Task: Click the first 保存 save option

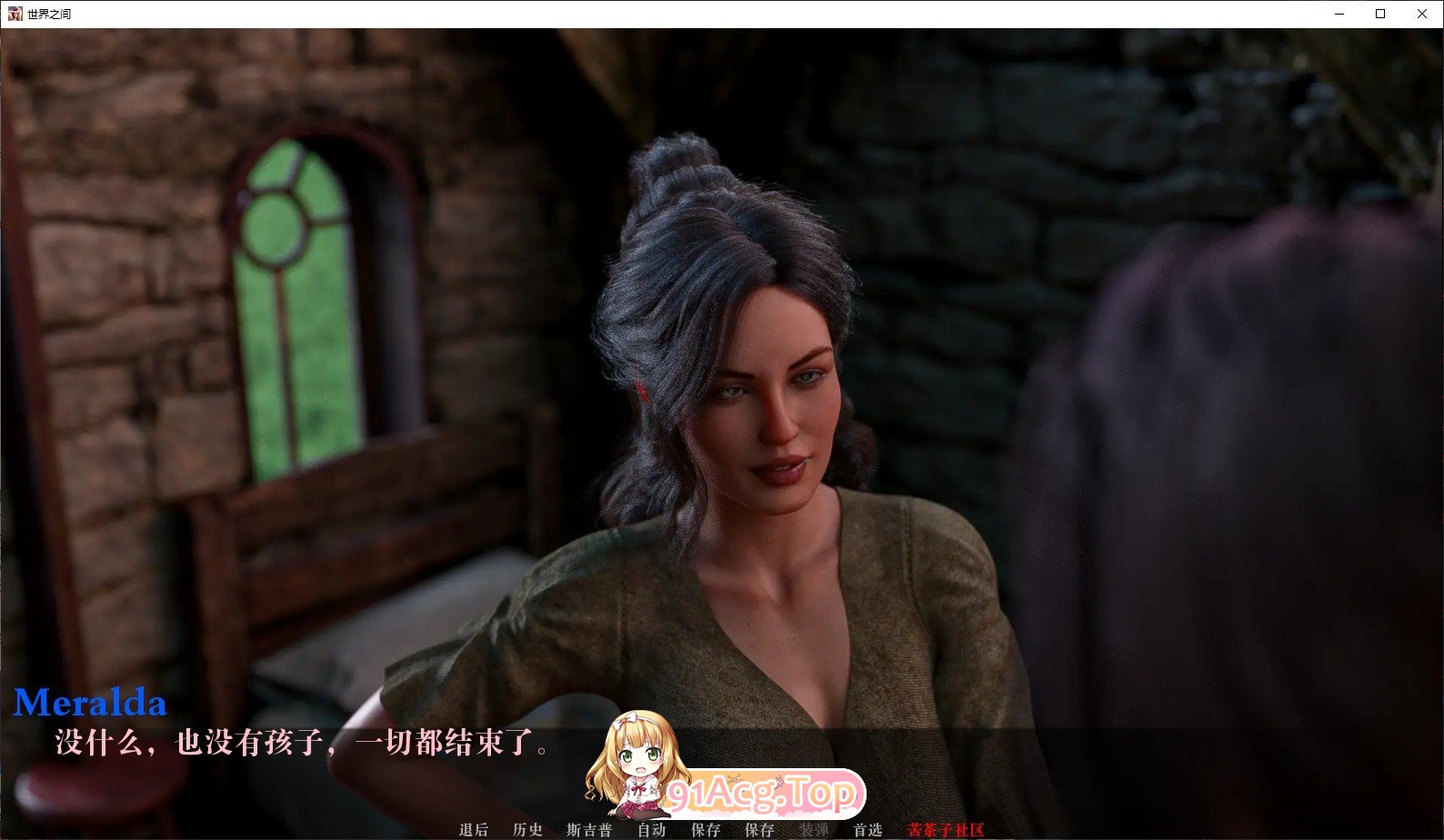Action: coord(706,829)
